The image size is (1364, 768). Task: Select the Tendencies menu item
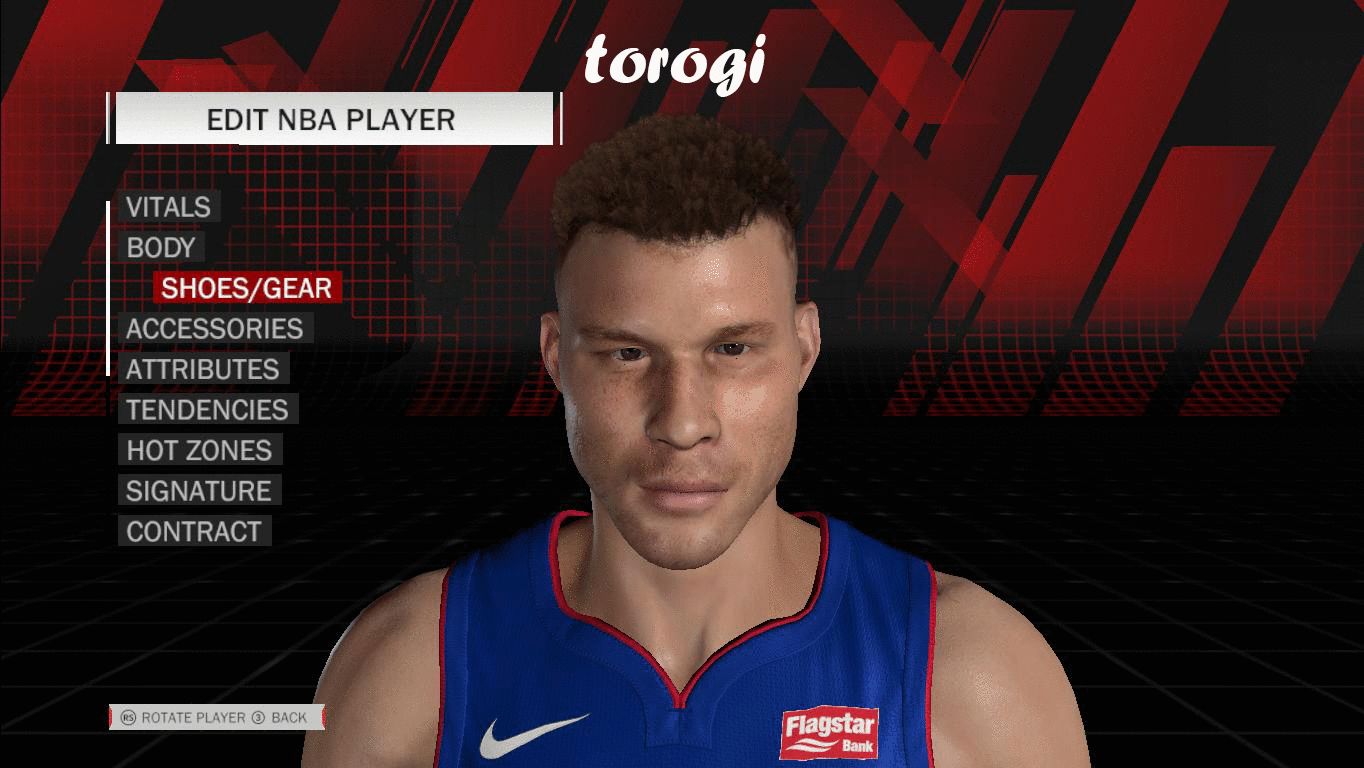[207, 410]
